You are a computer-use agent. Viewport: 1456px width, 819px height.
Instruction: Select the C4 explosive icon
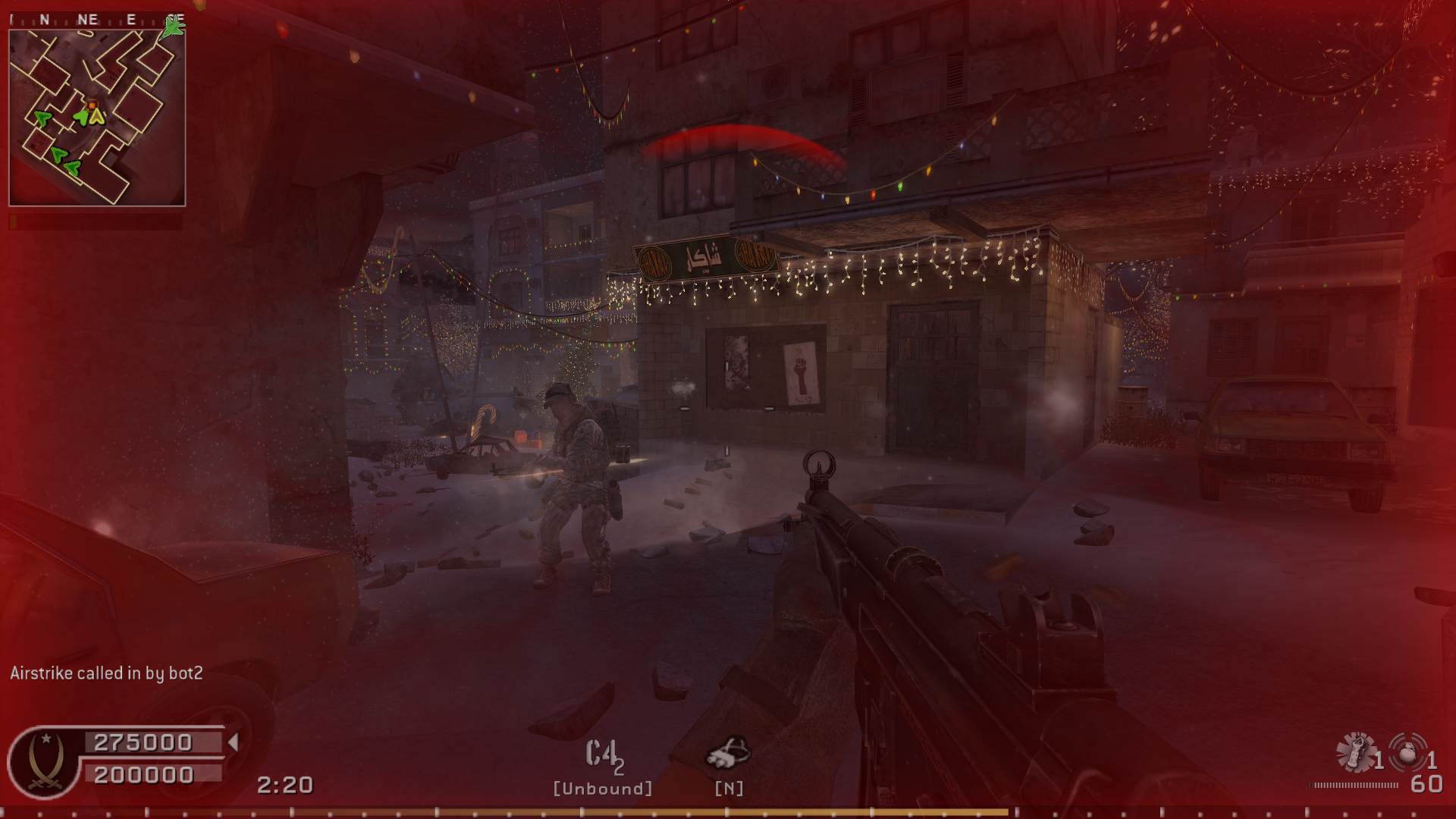point(601,754)
